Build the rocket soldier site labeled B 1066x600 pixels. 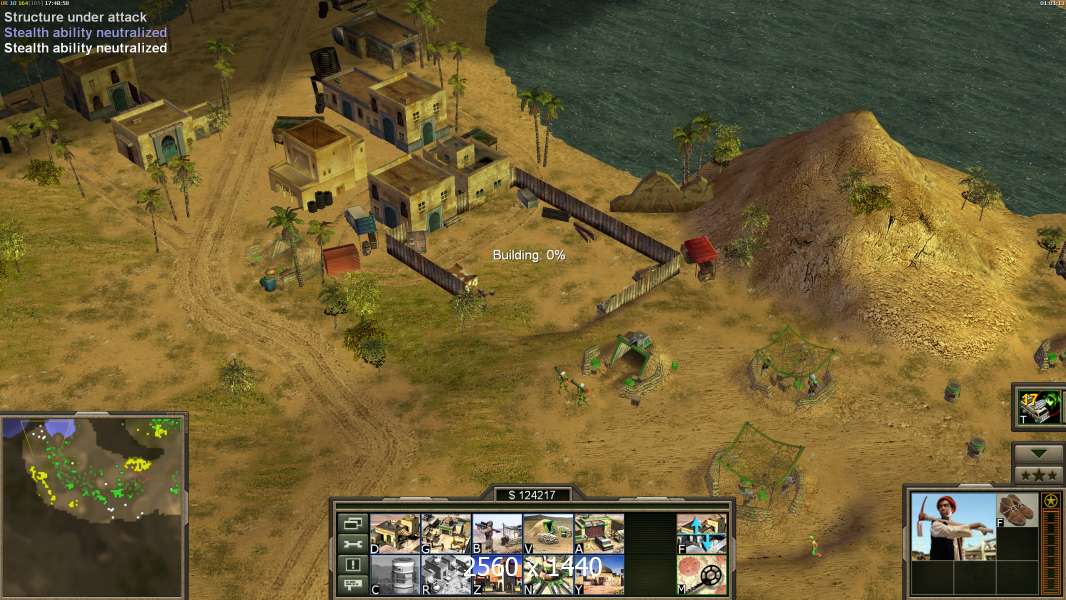[497, 533]
